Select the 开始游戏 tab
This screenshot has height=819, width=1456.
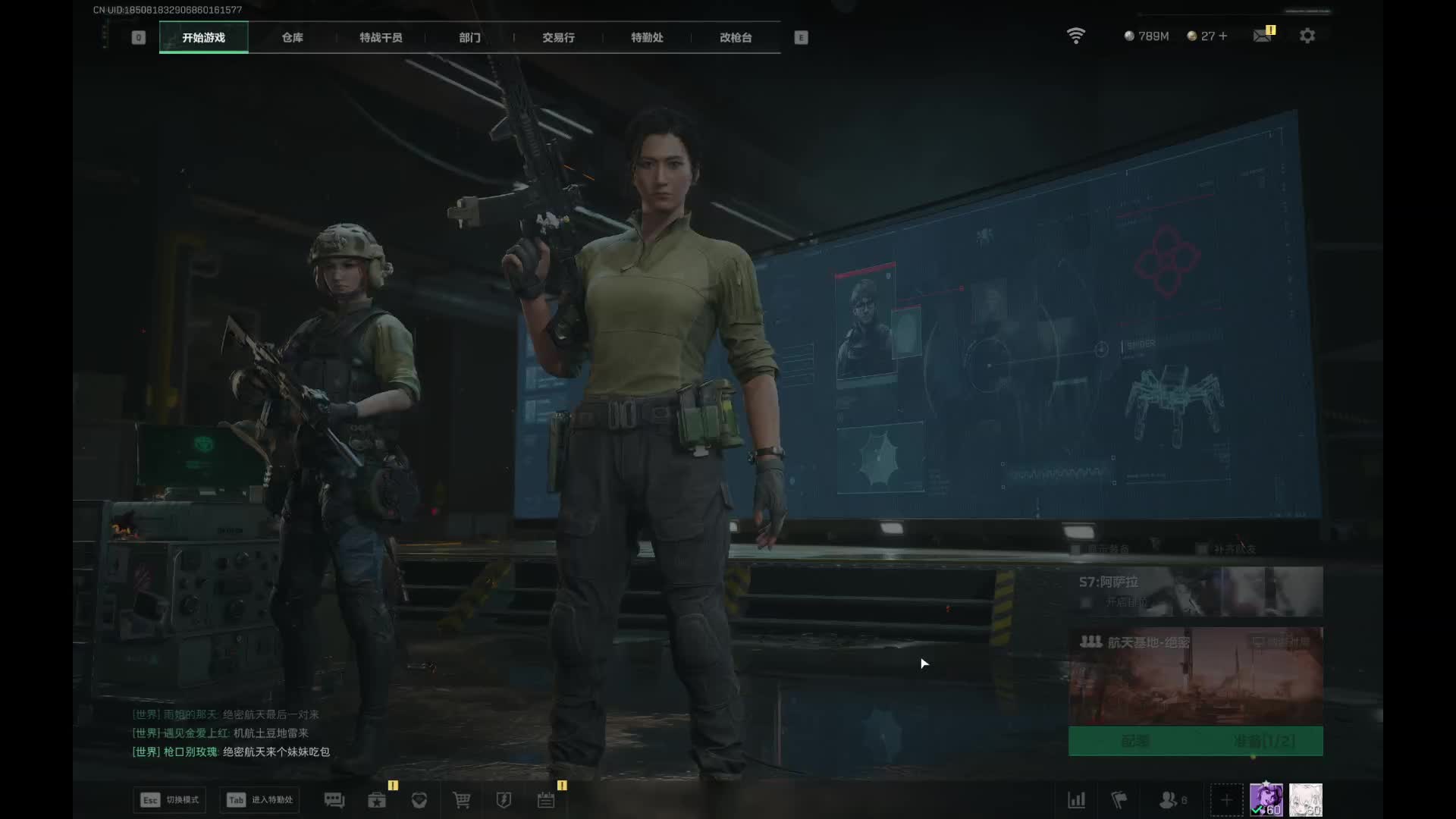tap(203, 37)
